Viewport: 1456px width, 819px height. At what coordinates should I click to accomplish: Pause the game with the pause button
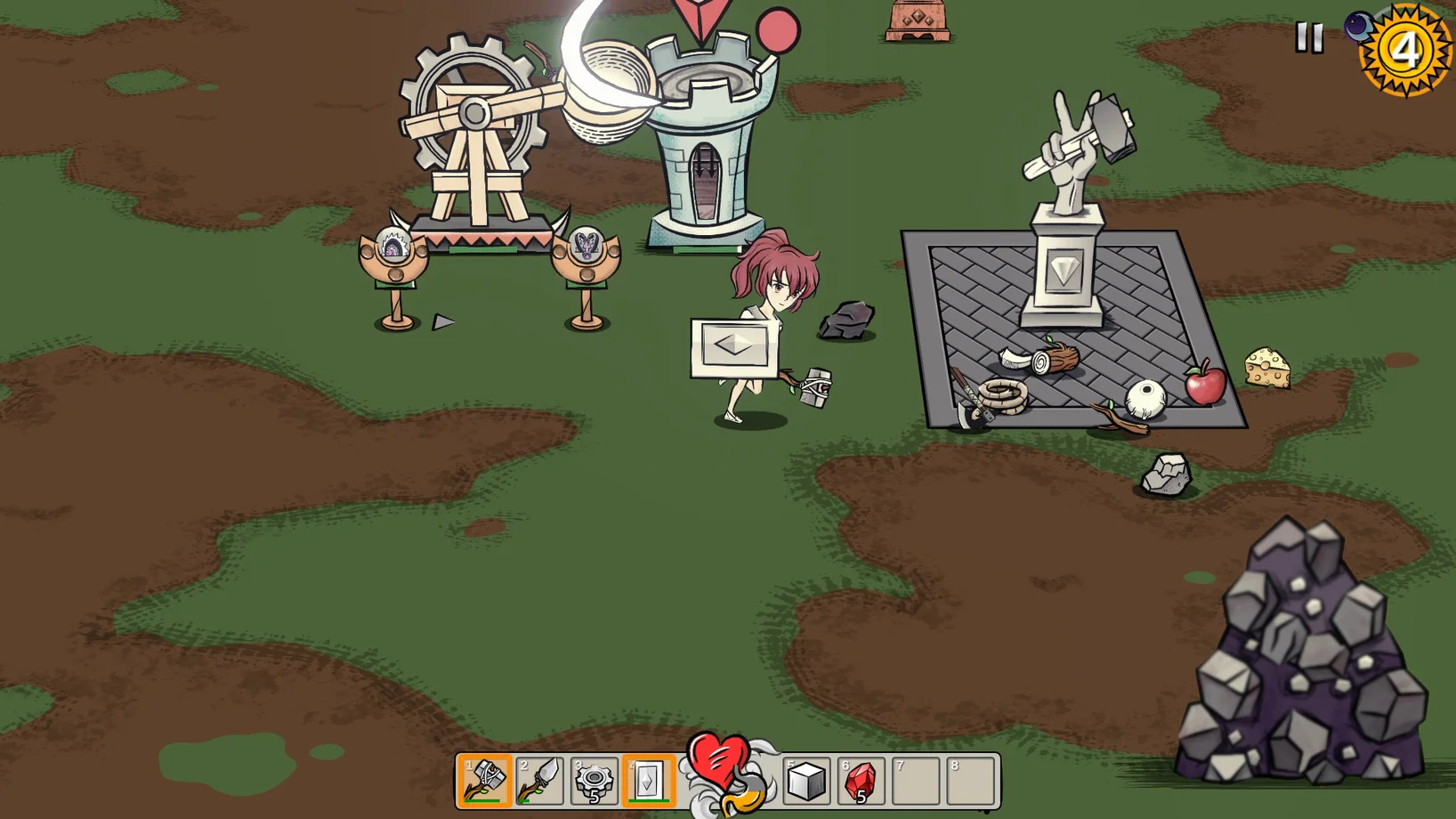point(1309,37)
